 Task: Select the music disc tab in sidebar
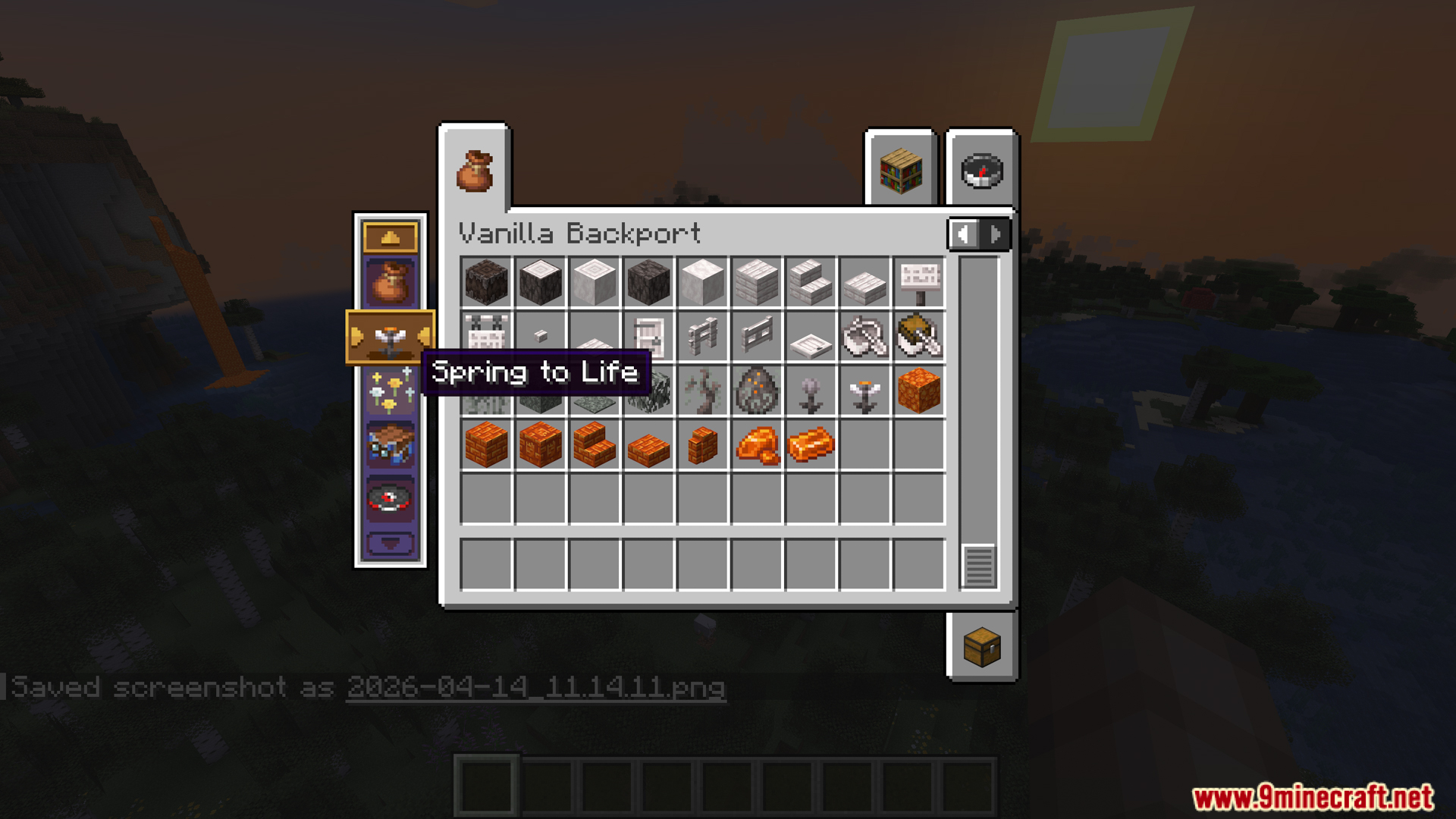click(x=390, y=497)
